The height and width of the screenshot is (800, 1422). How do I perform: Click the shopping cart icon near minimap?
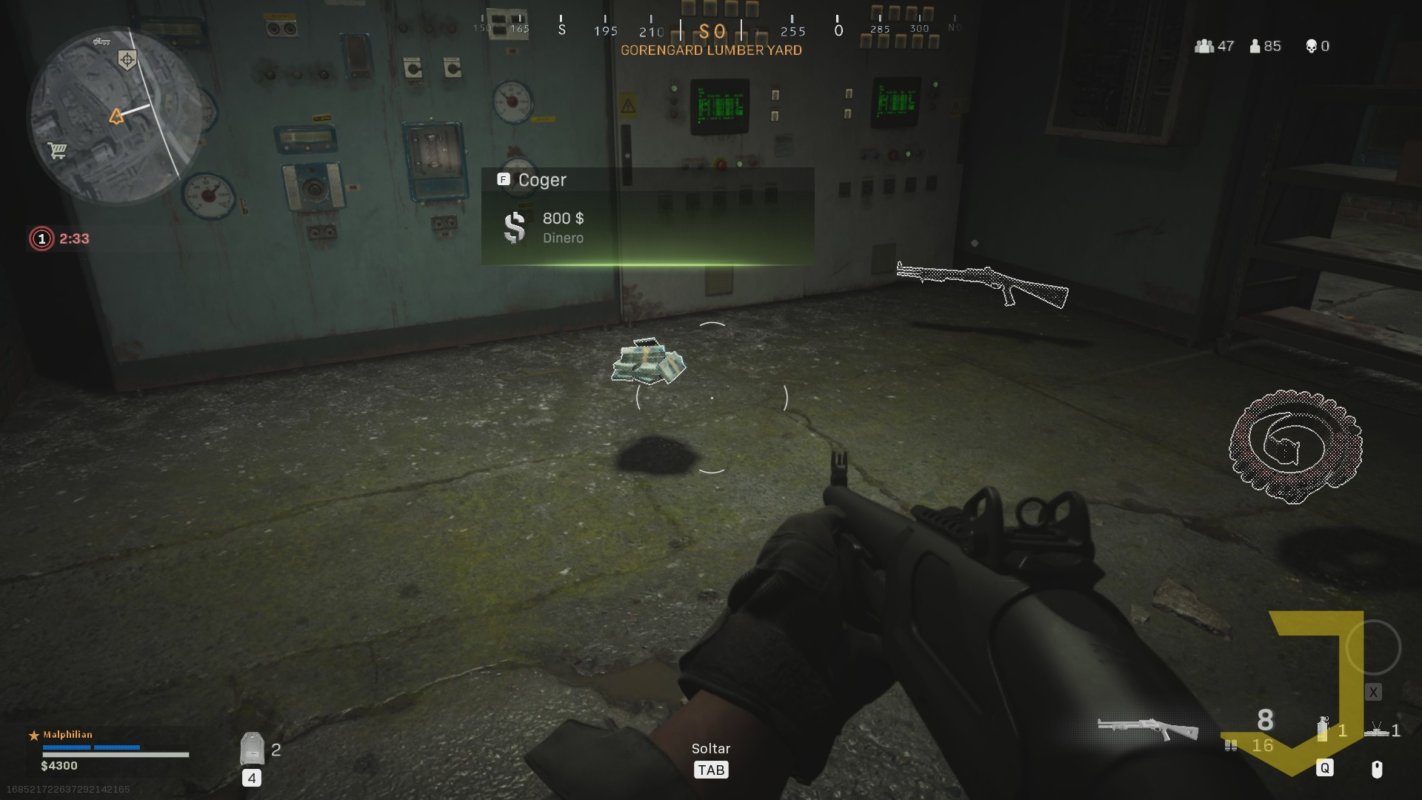(x=56, y=150)
